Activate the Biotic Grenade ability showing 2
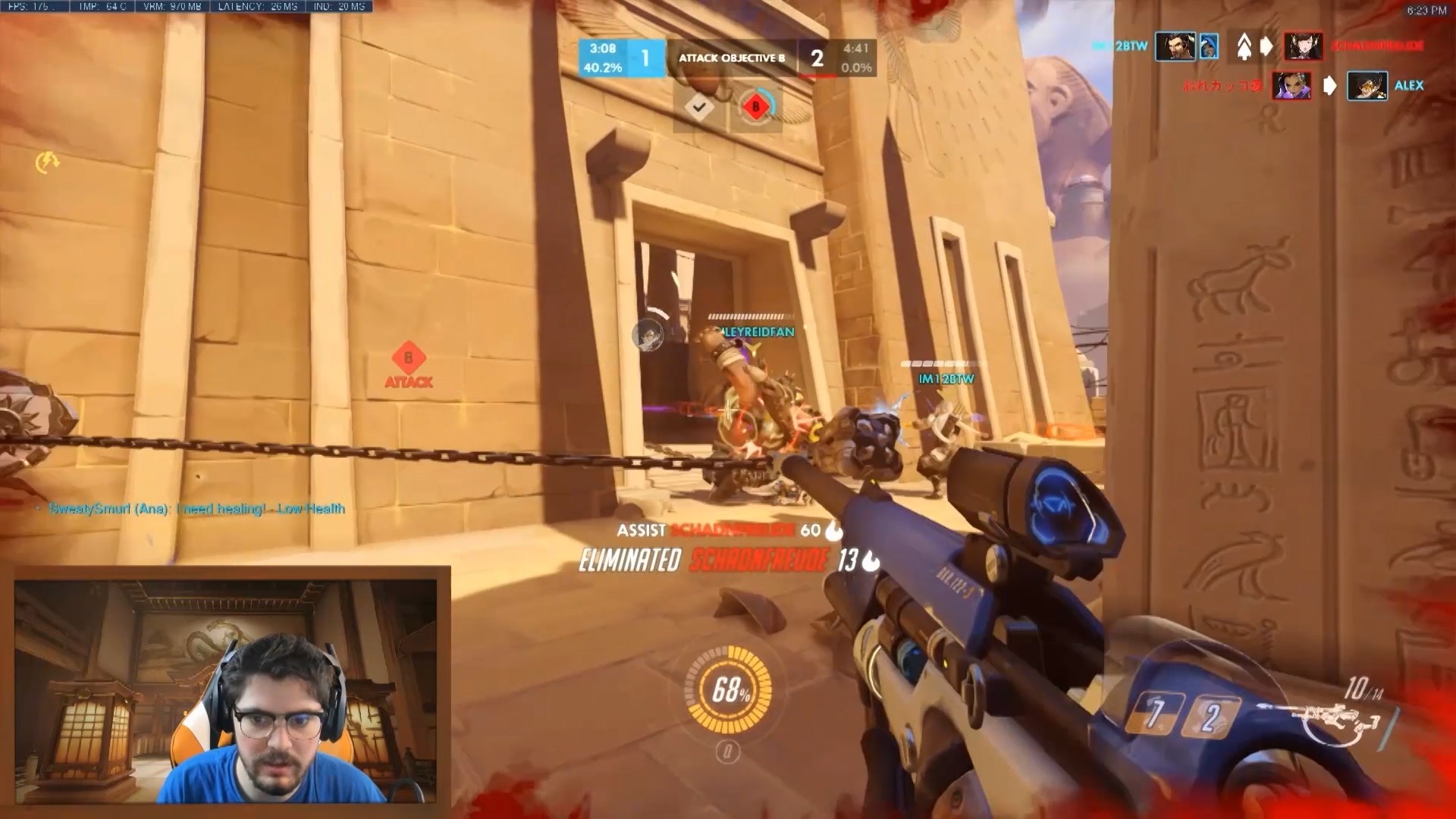Screen dimensions: 1456x819 pos(1211,717)
